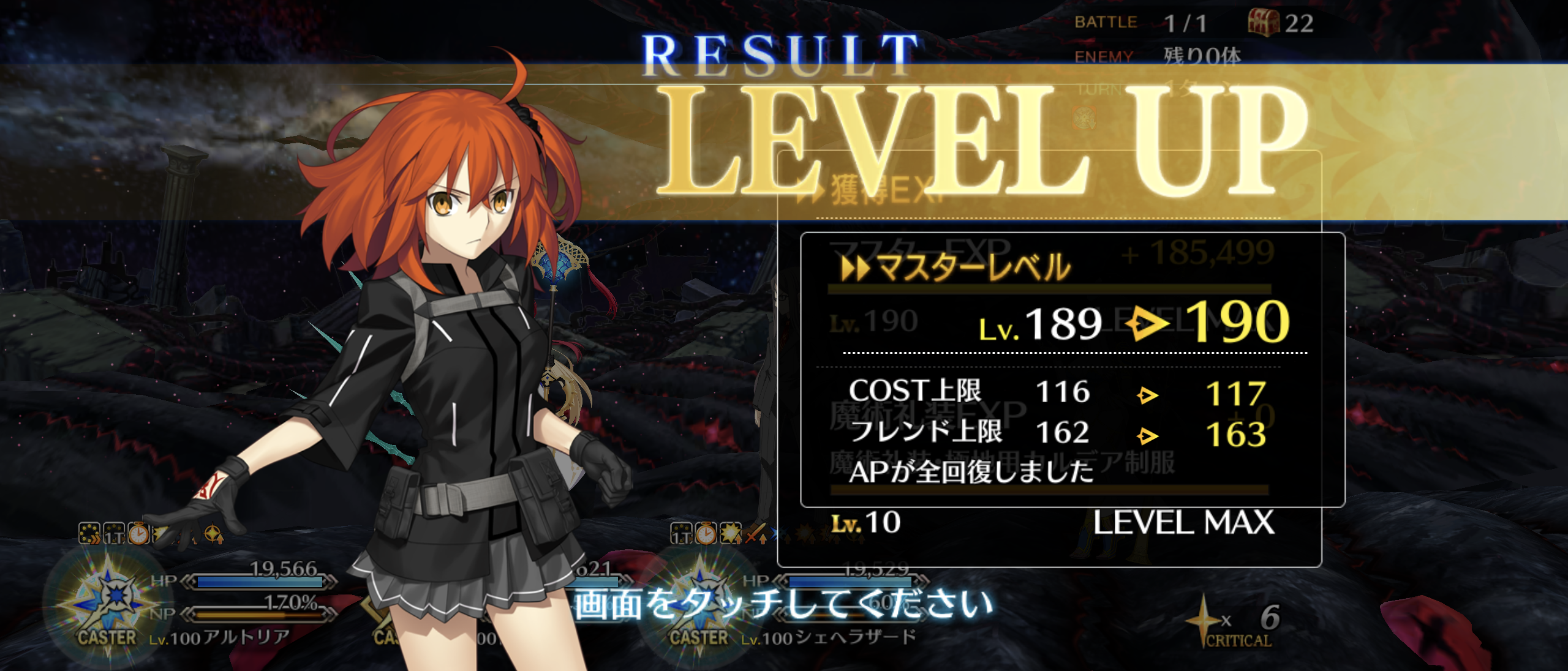Tap the 画面をタッチしてください continue prompt
Screen dimensions: 1568x671
(x=783, y=604)
